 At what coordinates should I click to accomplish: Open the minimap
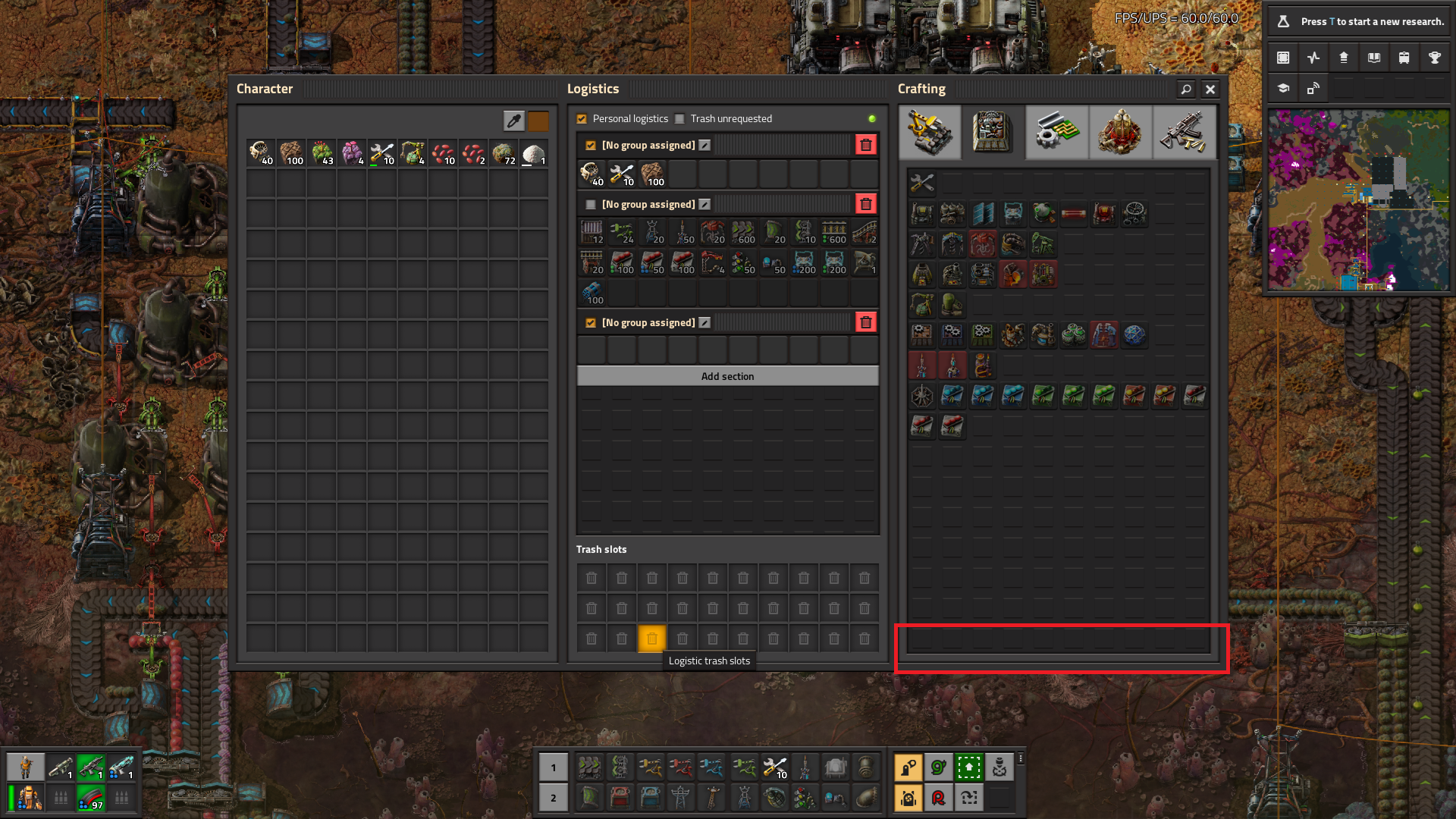point(1358,200)
